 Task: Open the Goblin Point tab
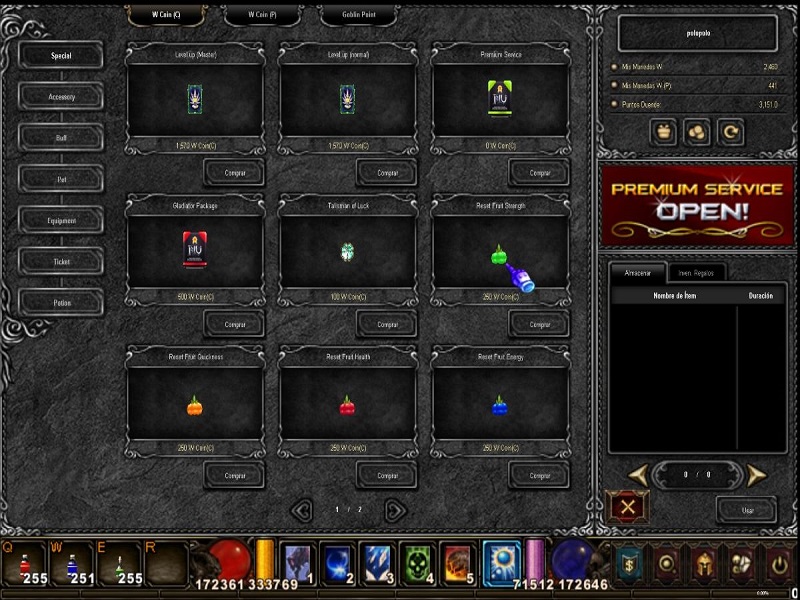click(357, 15)
